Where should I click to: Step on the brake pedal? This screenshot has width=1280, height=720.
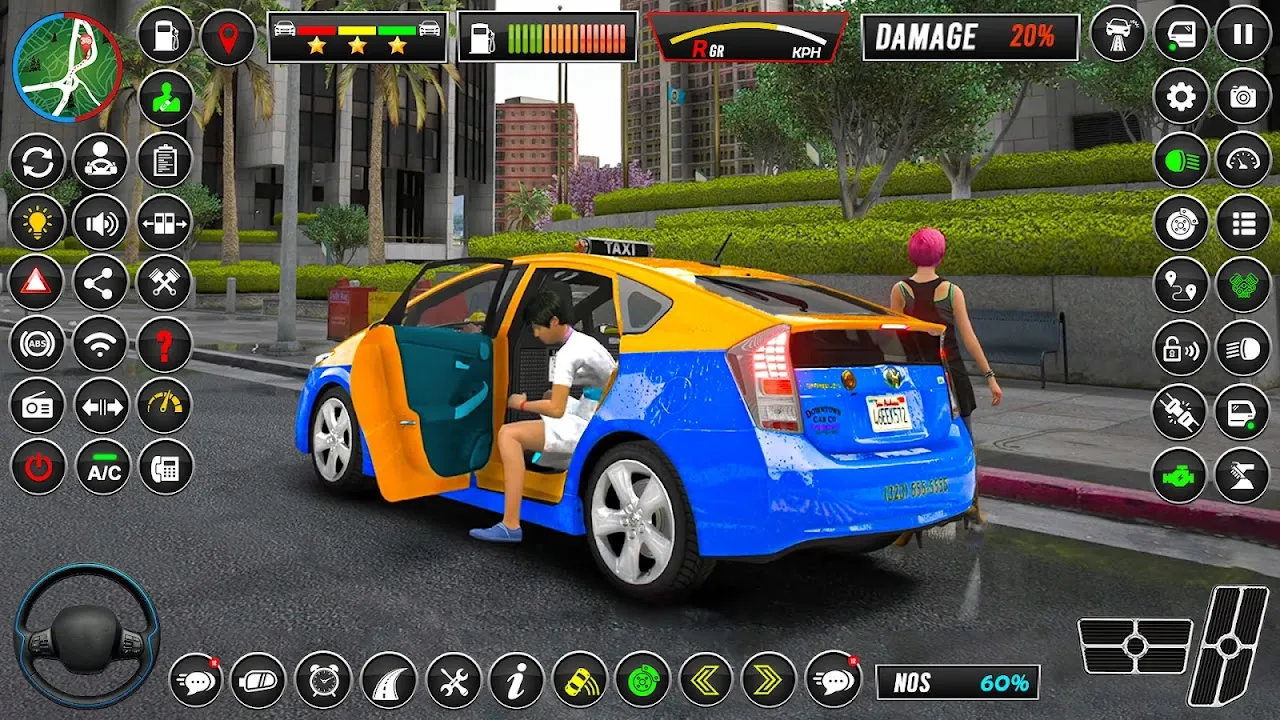1135,646
